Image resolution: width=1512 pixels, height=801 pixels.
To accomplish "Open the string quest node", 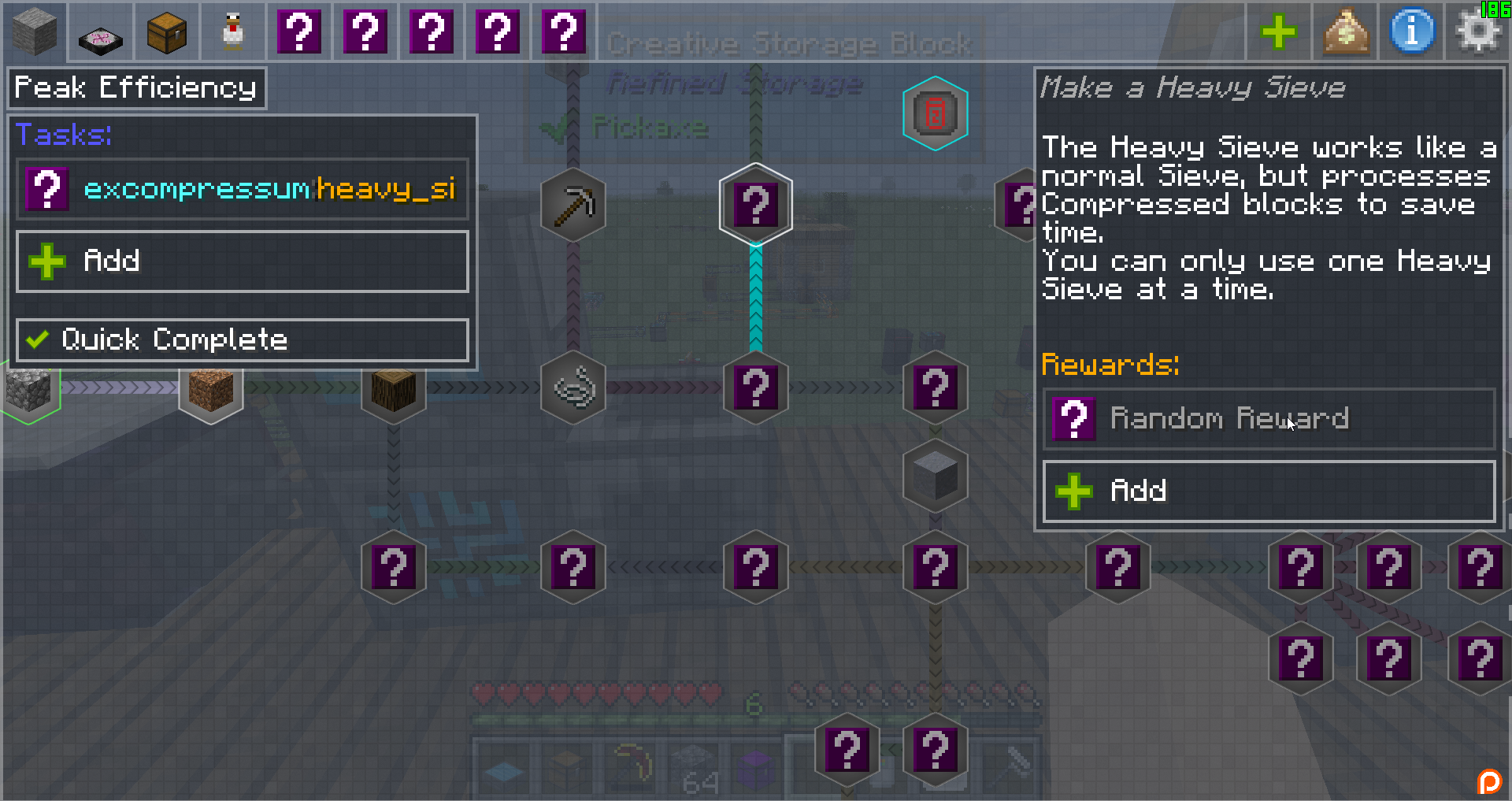I will pyautogui.click(x=573, y=388).
